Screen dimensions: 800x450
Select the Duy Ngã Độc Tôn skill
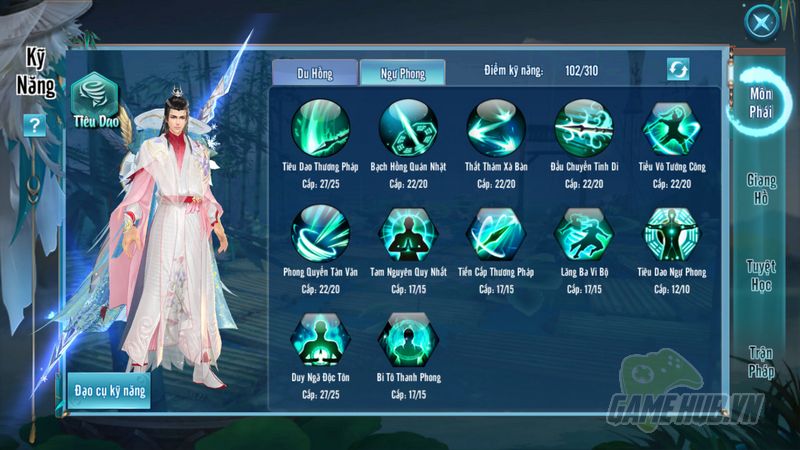(x=320, y=340)
